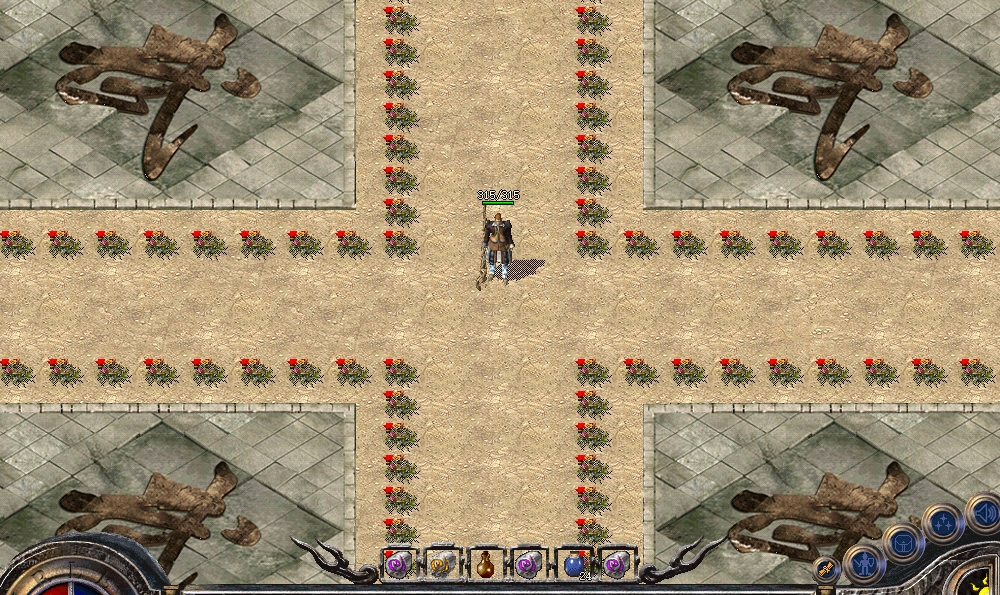
Task: Use the gold spiral scroll in the hotbar
Action: (442, 565)
